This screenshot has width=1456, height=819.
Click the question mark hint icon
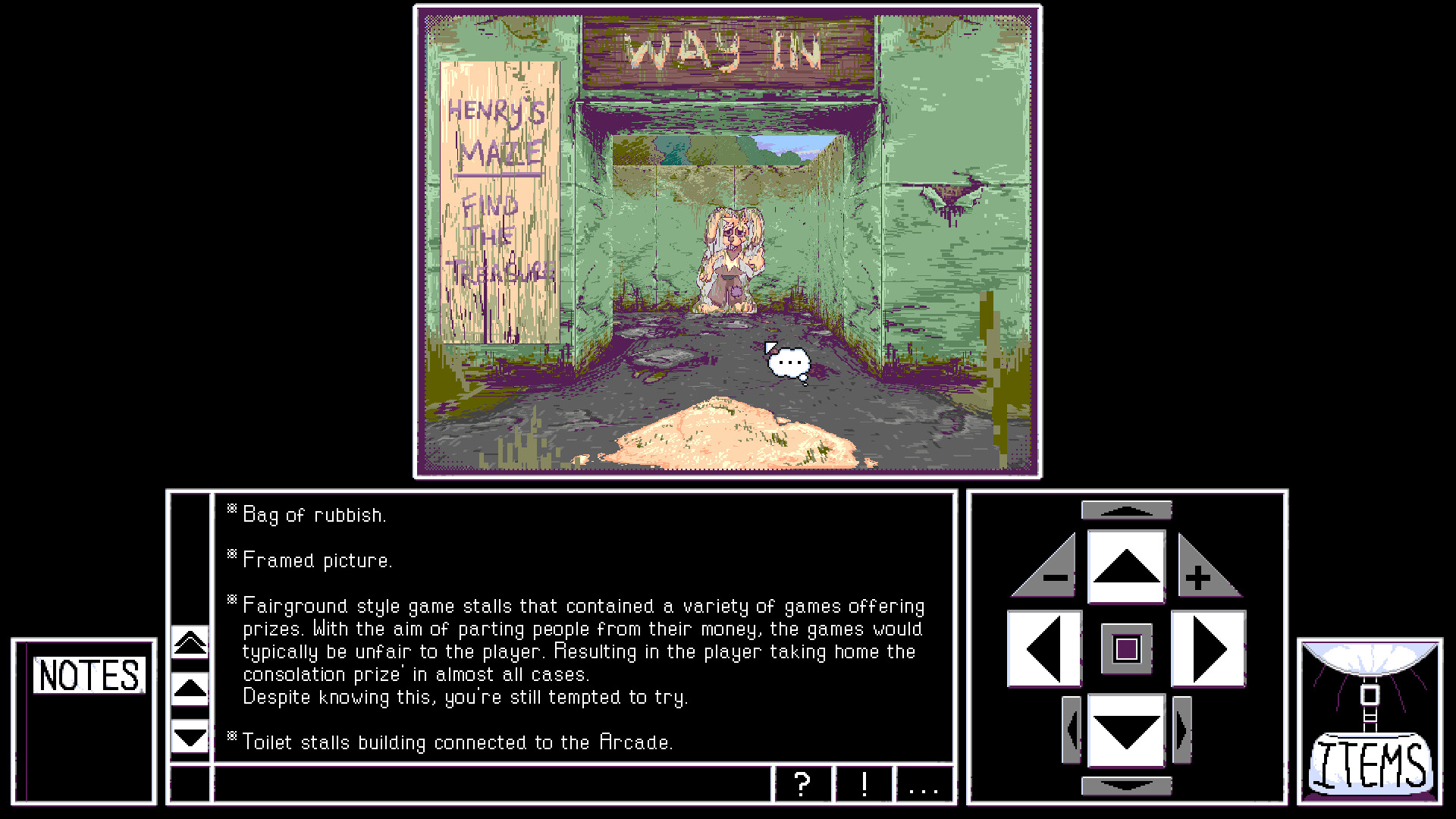pos(803,786)
